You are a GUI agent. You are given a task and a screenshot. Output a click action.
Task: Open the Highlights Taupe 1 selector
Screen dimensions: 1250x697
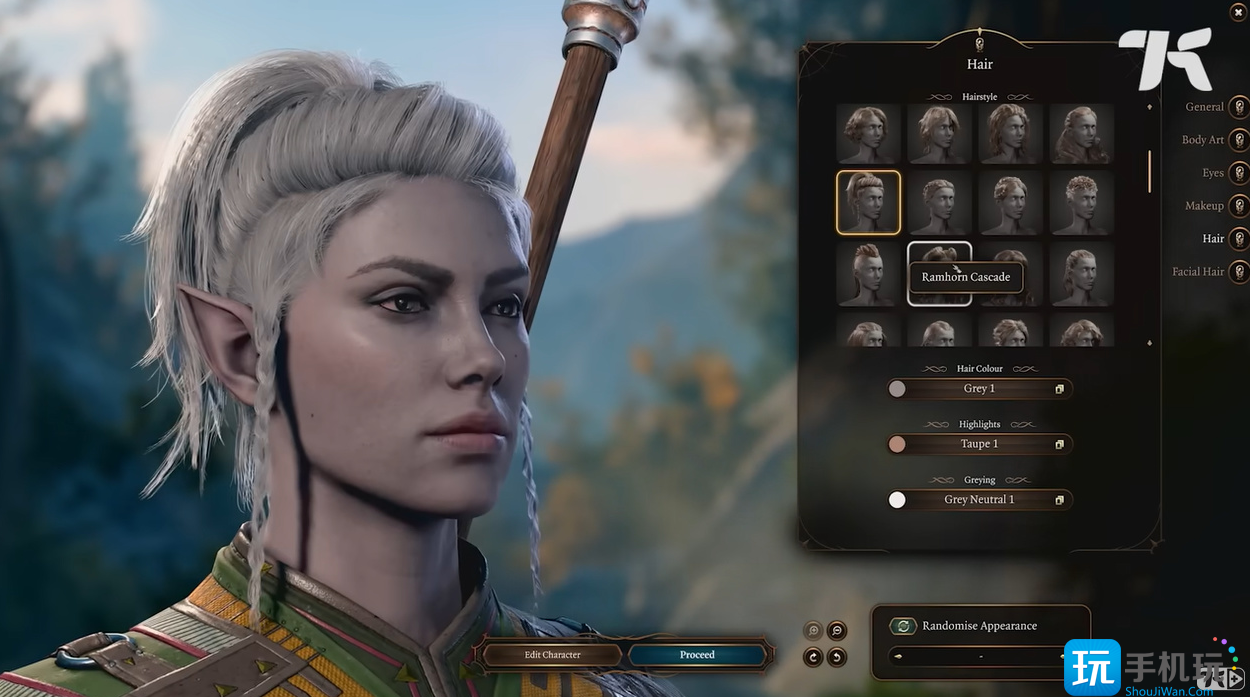click(x=979, y=444)
